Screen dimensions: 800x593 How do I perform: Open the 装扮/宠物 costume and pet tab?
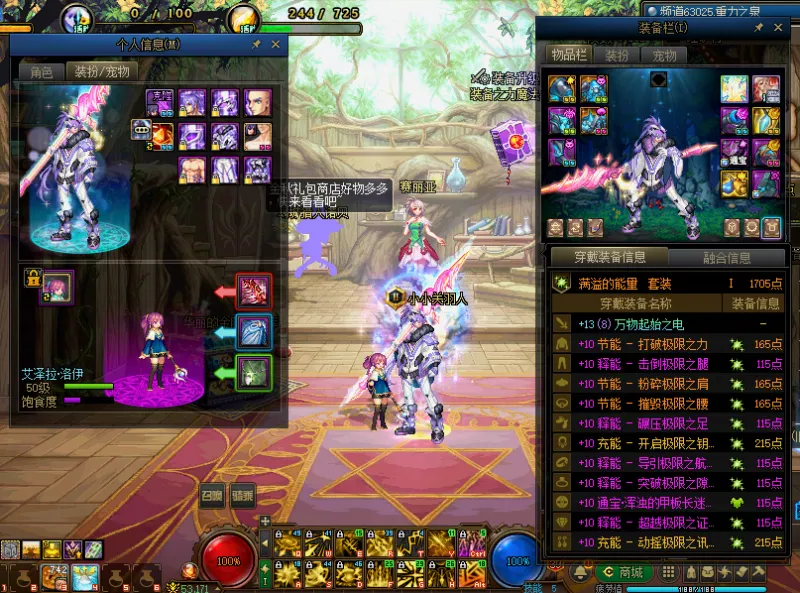pyautogui.click(x=102, y=71)
